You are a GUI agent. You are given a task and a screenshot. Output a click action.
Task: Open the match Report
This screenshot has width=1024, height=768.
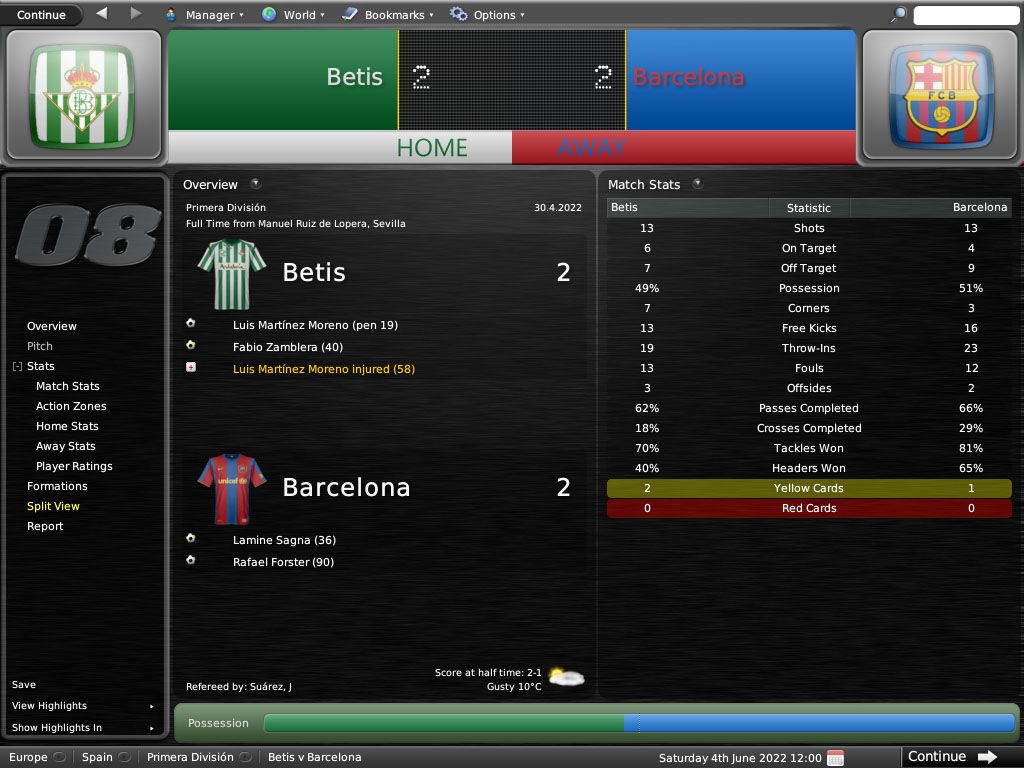pos(45,526)
